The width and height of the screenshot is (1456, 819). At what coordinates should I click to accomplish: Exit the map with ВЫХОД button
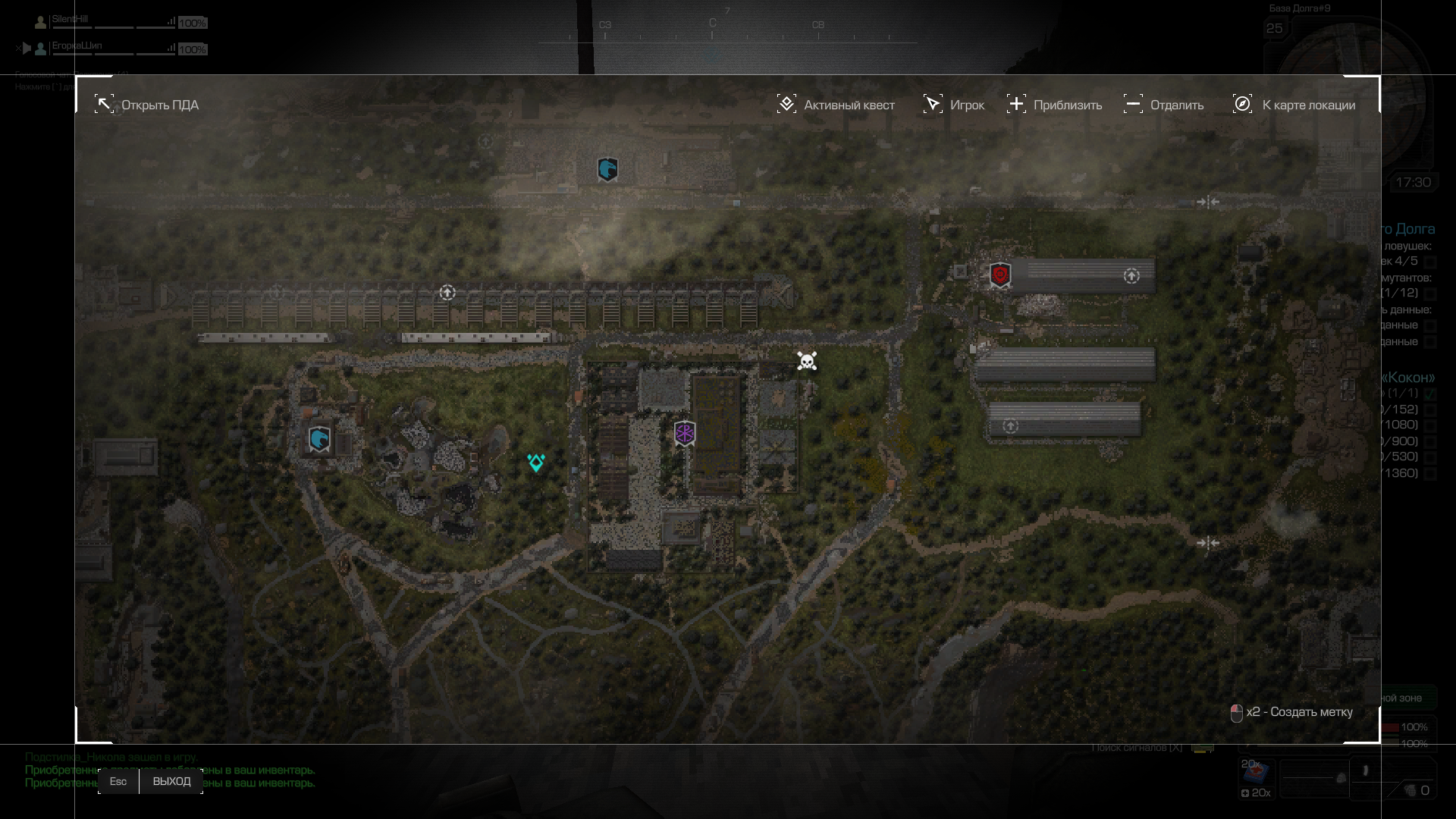pos(171,781)
